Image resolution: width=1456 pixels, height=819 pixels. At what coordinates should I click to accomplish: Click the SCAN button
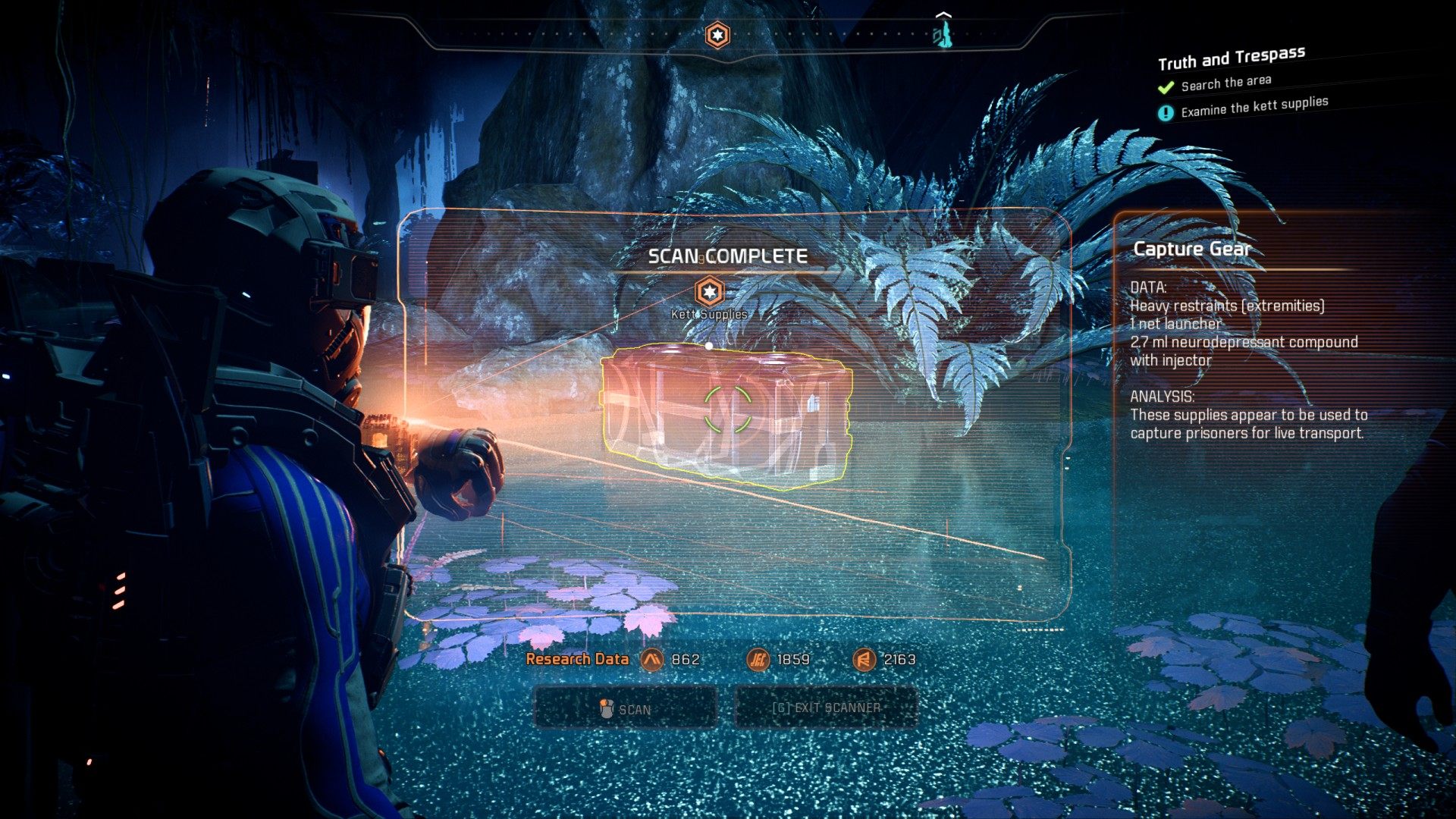626,709
